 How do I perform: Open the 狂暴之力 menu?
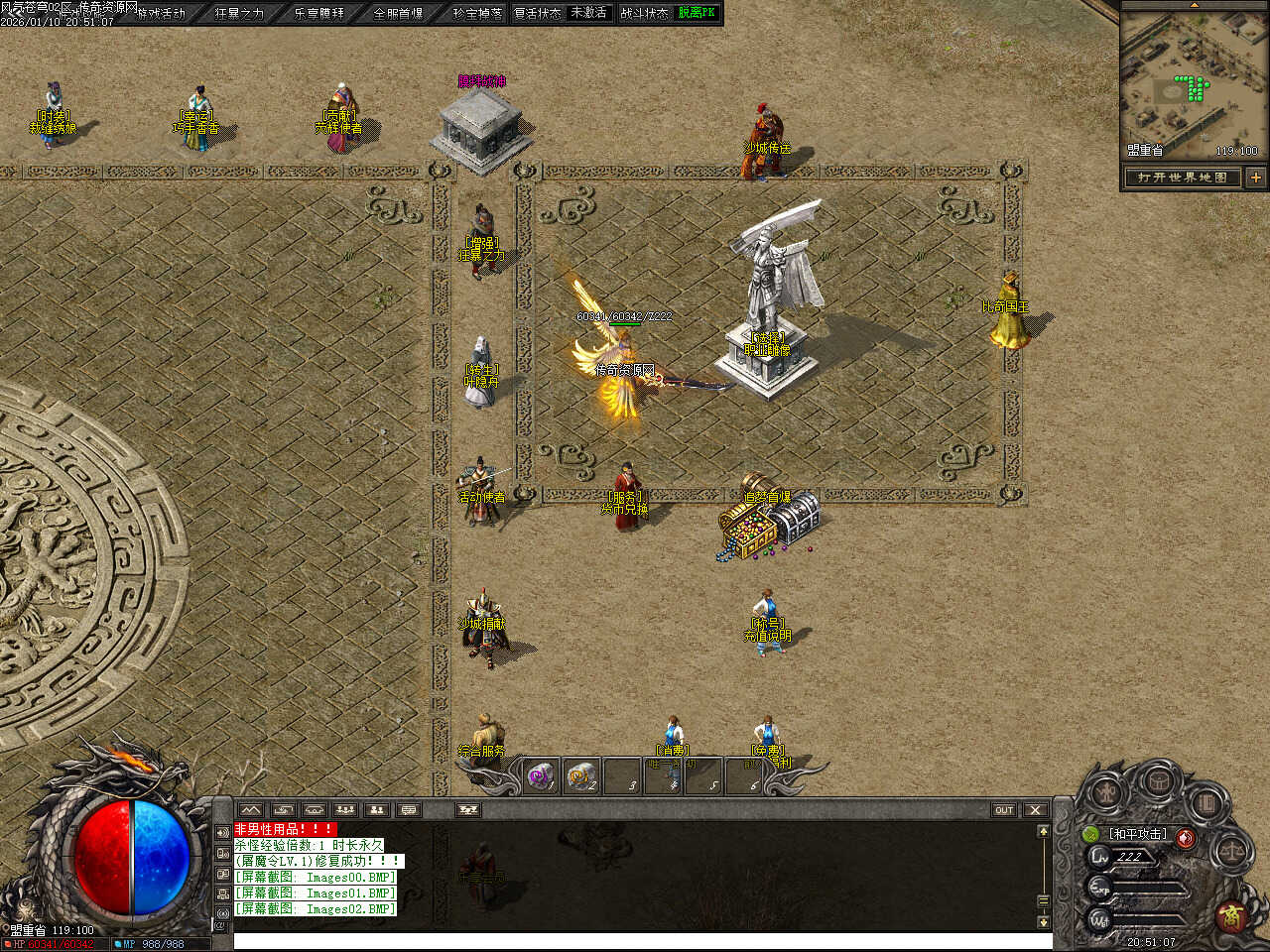click(239, 13)
